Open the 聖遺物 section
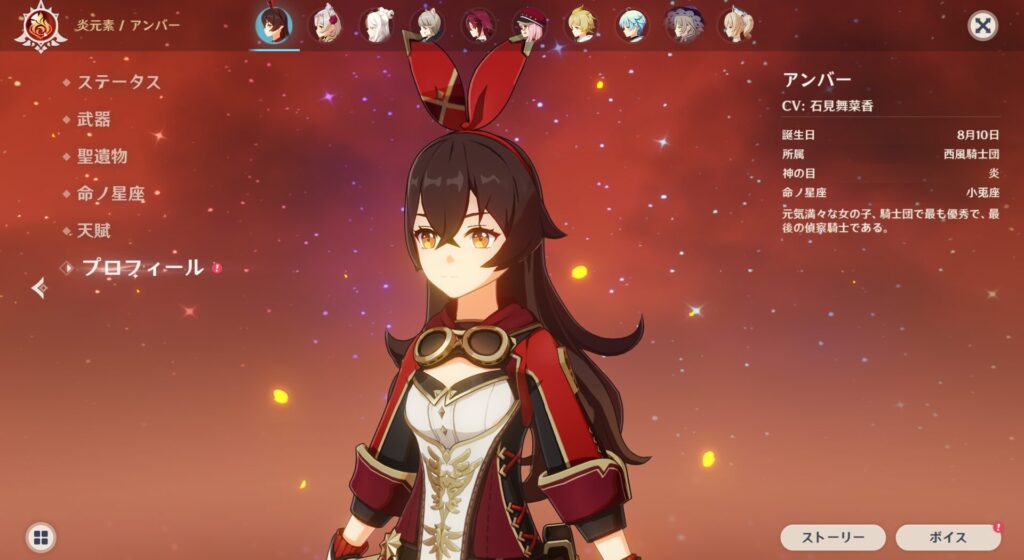Screen dimensions: 1024x560 (x=102, y=156)
